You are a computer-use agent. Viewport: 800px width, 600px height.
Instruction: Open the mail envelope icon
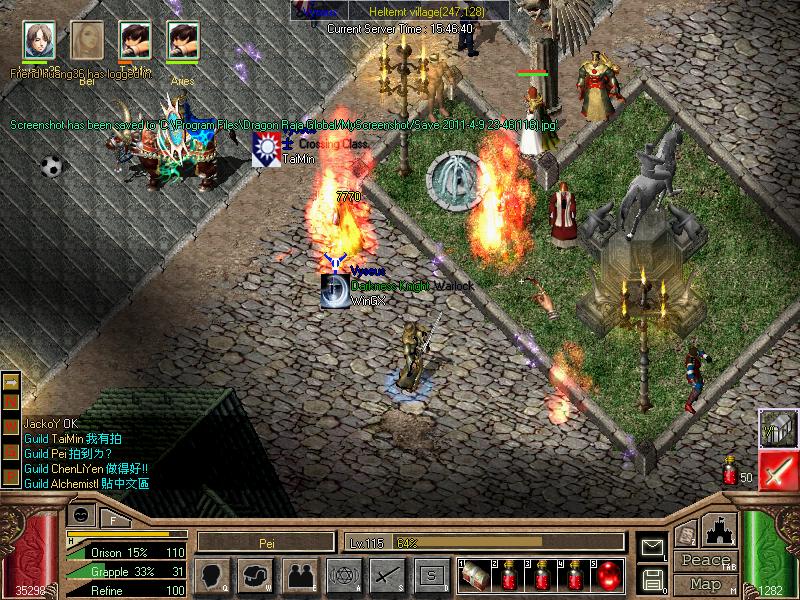pyautogui.click(x=652, y=546)
